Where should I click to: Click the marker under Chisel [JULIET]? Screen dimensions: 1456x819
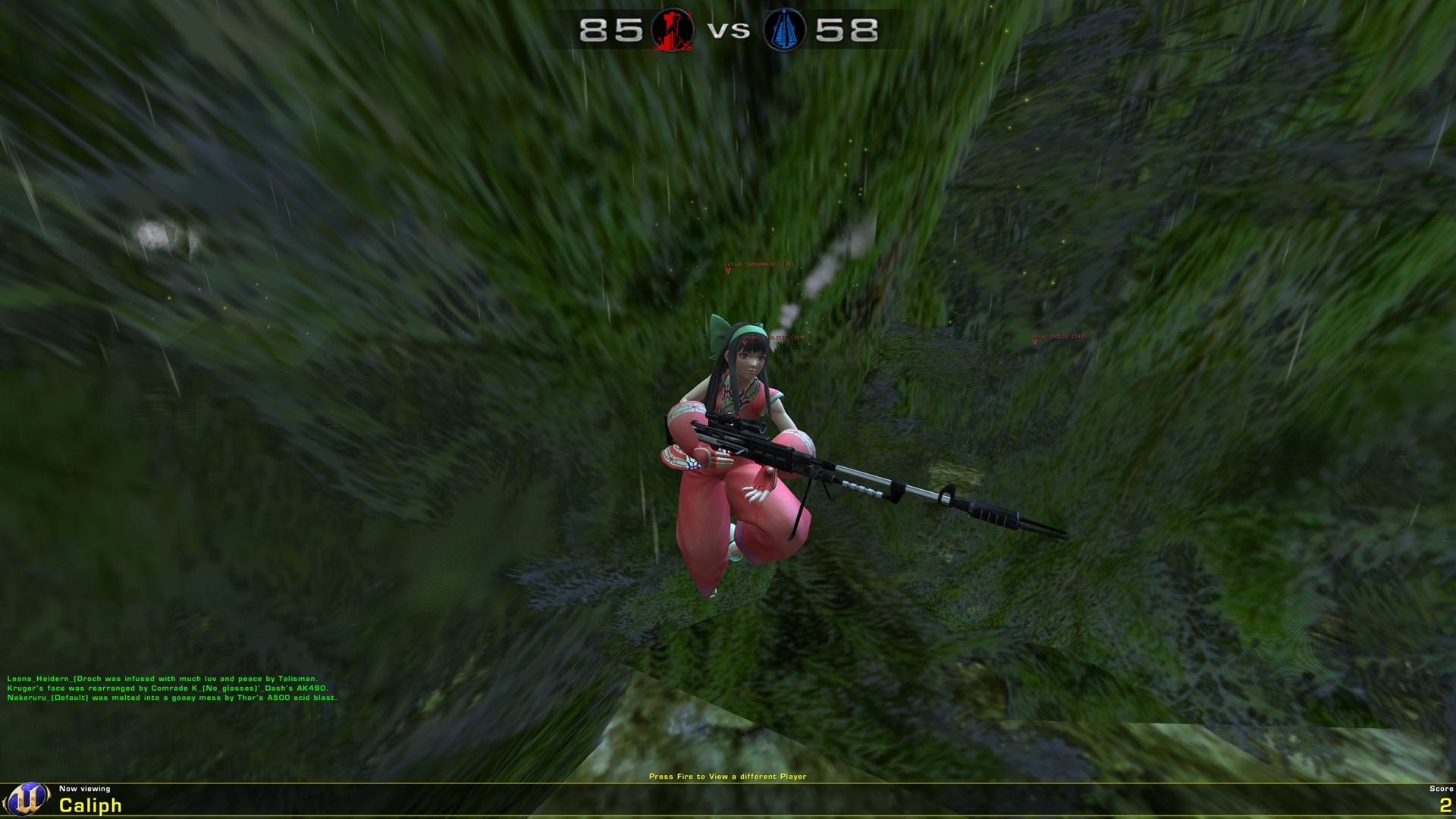pos(745,342)
